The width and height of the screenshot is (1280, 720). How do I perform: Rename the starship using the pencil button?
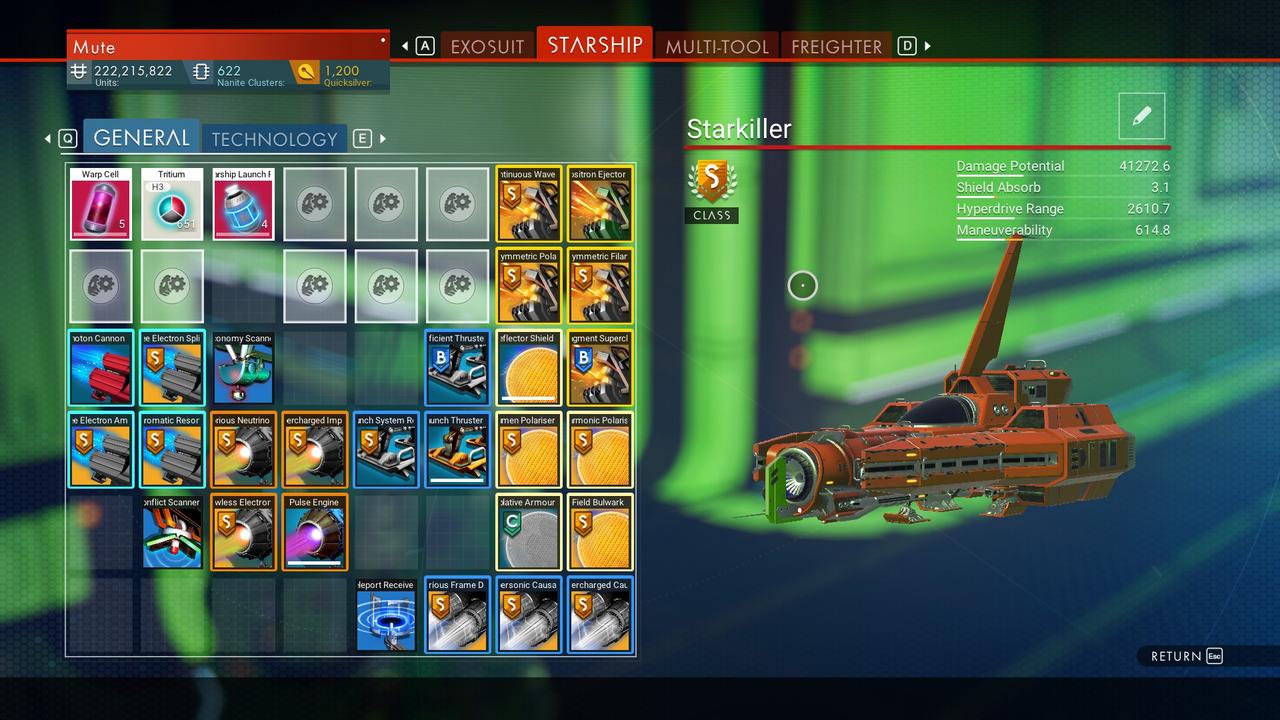click(x=1142, y=116)
